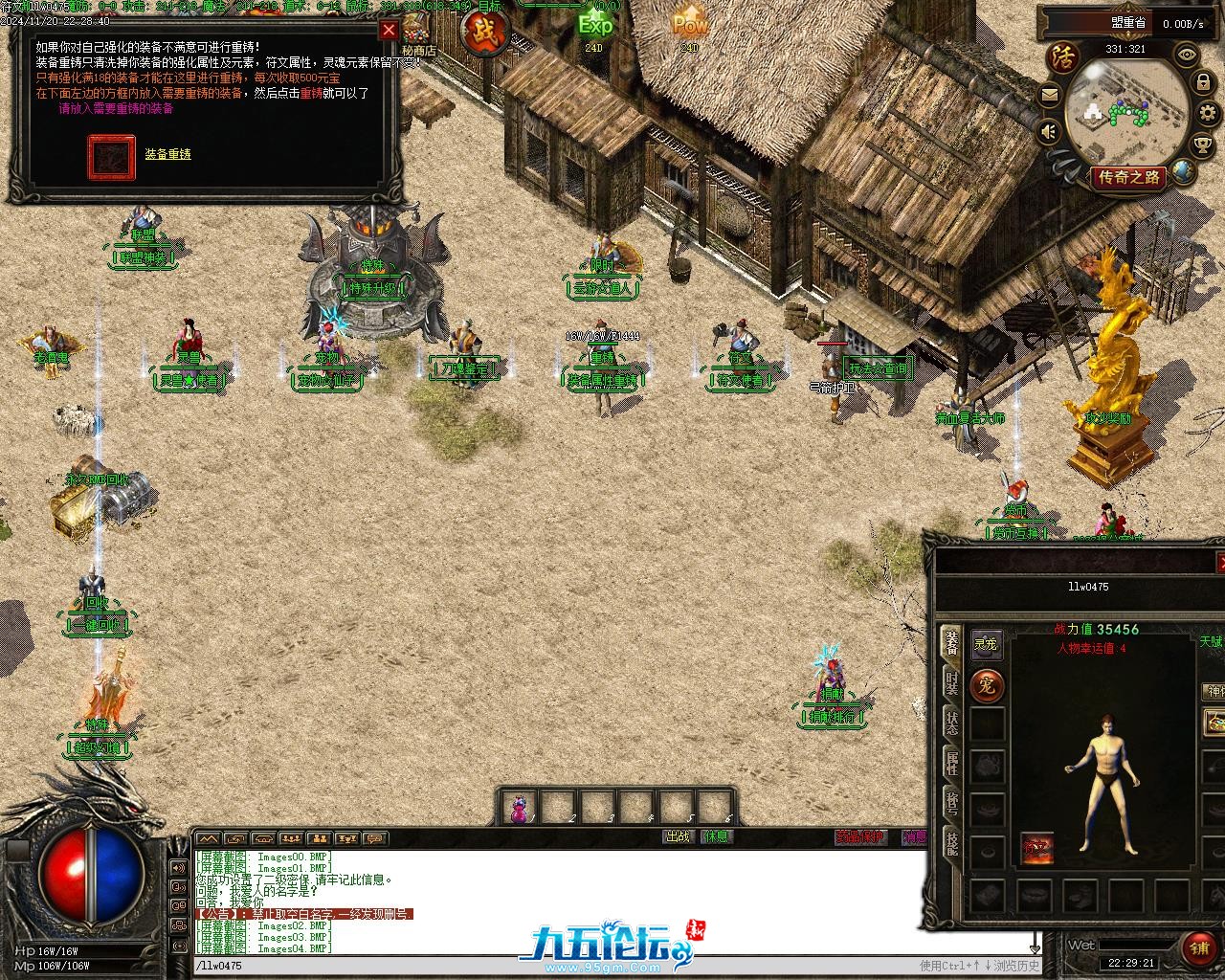Toggle the eye visibility button

[1188, 55]
